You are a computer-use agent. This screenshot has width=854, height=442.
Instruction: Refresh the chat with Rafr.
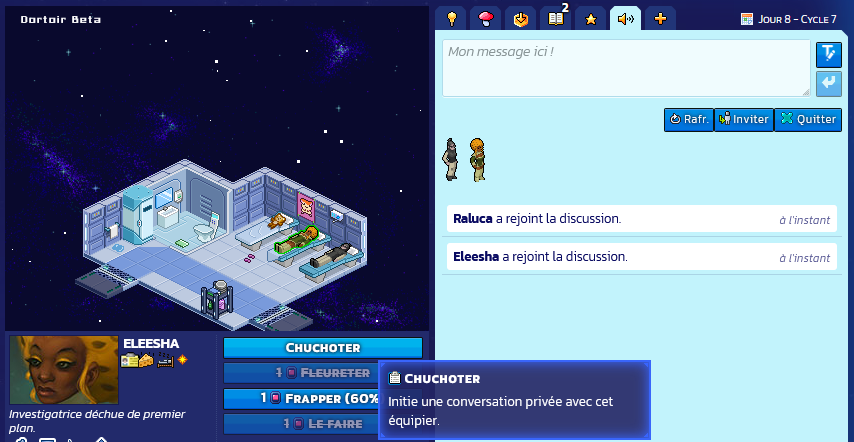click(x=689, y=119)
